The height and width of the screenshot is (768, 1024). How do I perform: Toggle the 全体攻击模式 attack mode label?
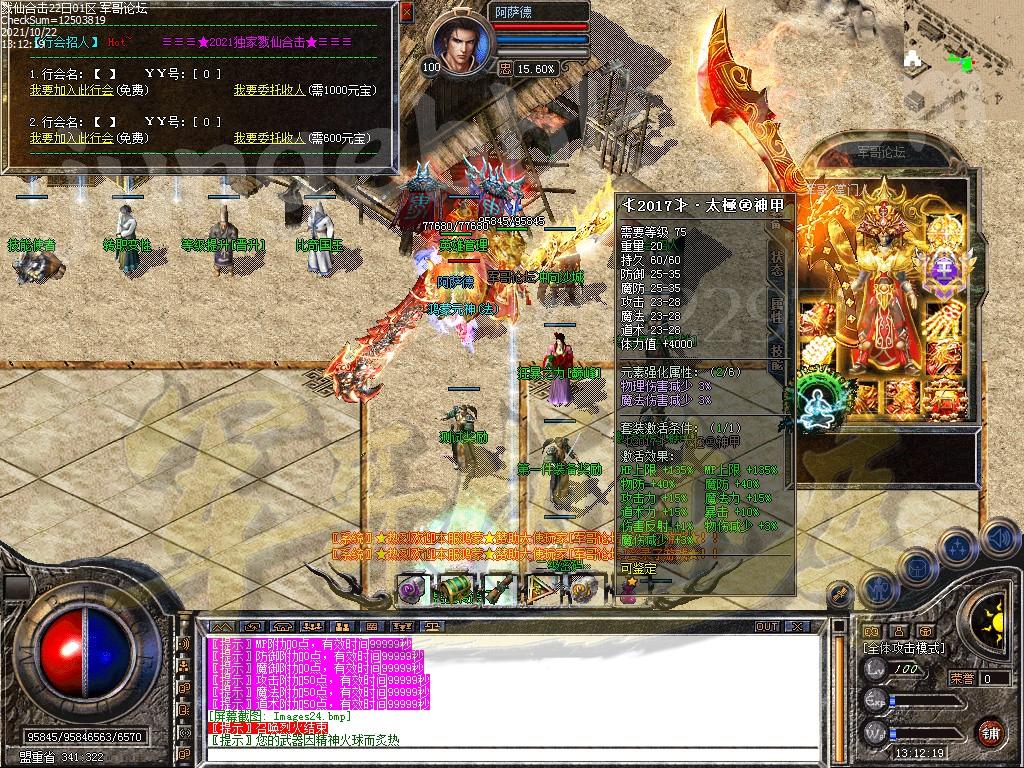[x=905, y=648]
